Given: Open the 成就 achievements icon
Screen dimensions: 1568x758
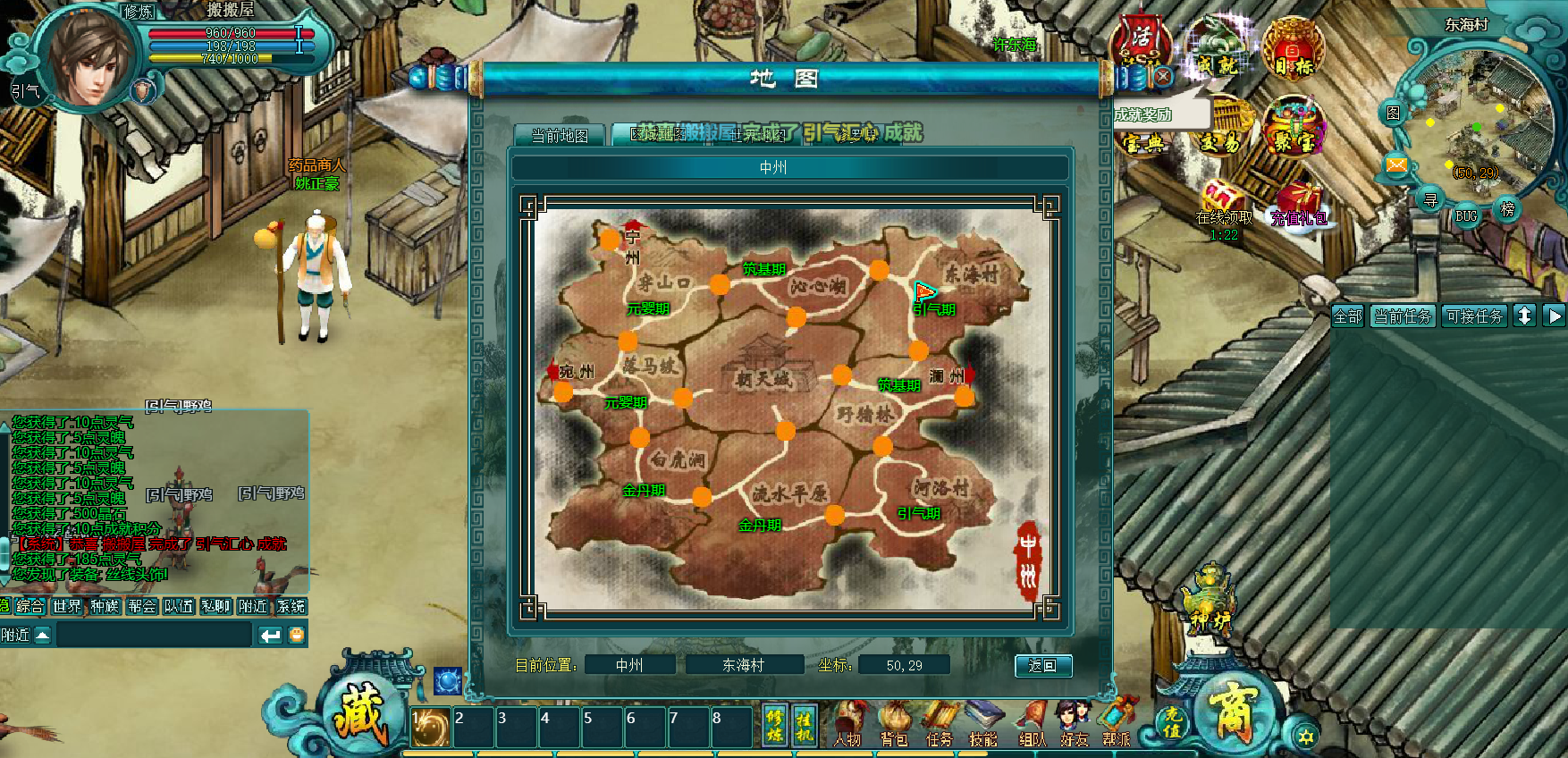Looking at the screenshot, I should tap(1218, 52).
